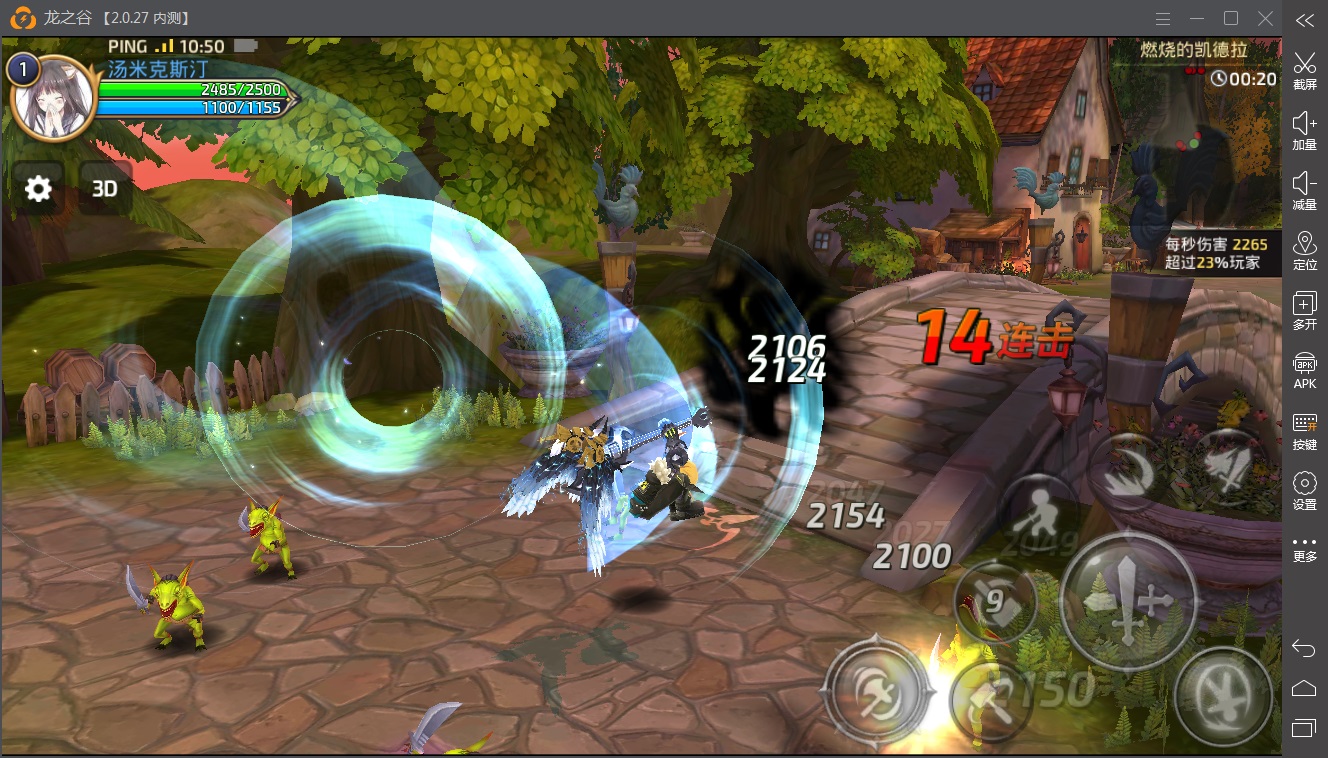Use the large sword basic attack button

coord(1128,602)
